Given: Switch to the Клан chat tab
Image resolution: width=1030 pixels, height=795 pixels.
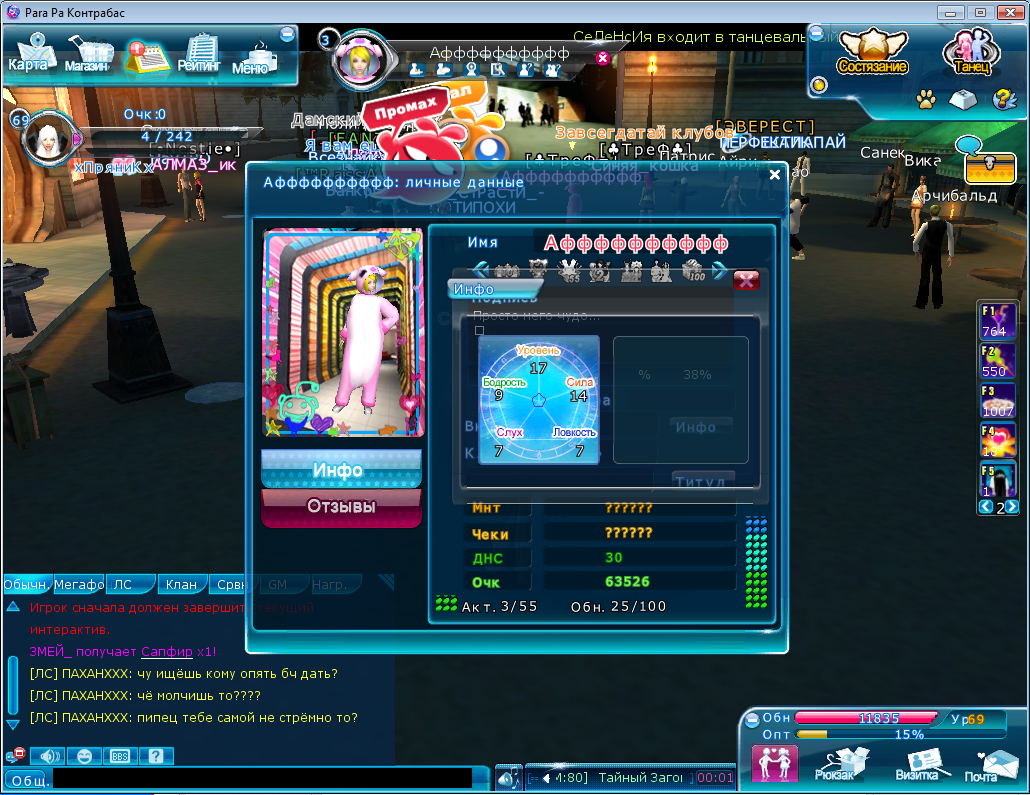Looking at the screenshot, I should coord(183,584).
